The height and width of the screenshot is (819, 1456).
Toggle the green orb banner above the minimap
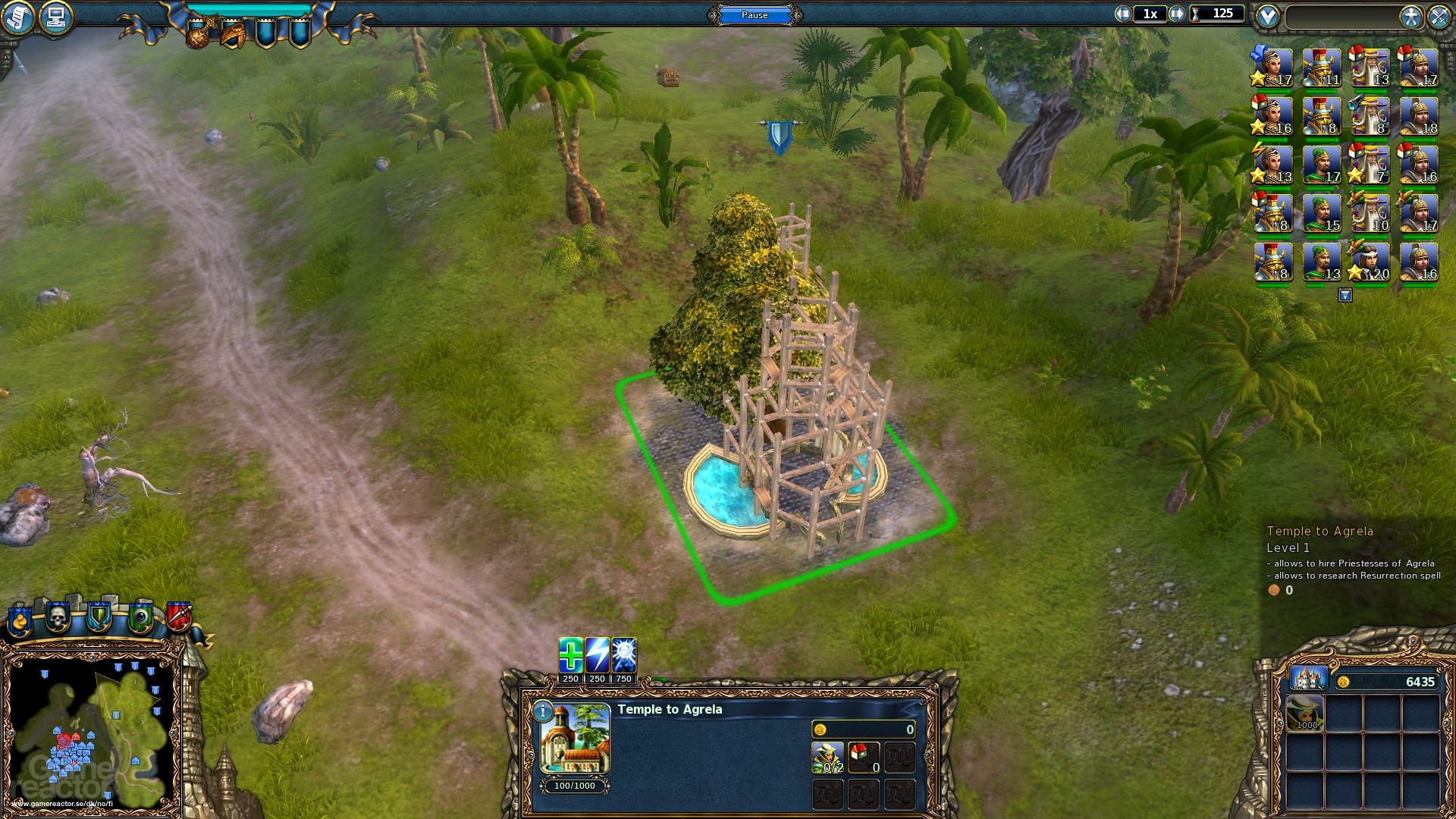pyautogui.click(x=141, y=617)
